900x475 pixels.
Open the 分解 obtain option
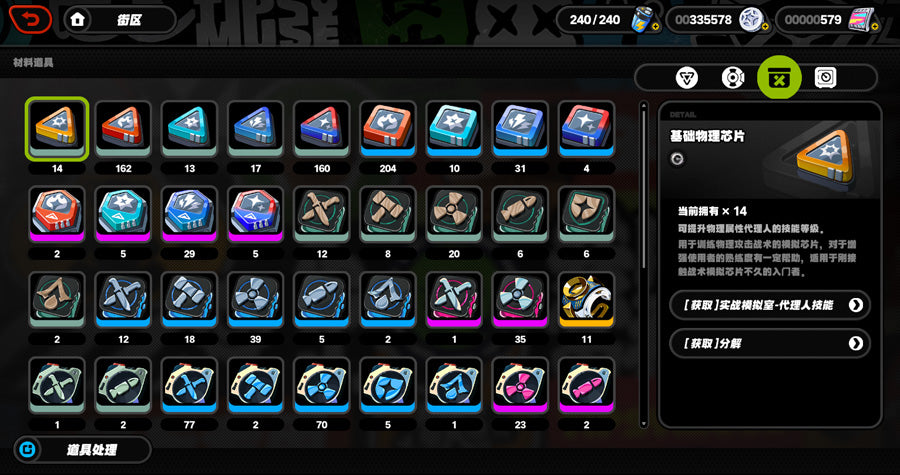click(768, 343)
